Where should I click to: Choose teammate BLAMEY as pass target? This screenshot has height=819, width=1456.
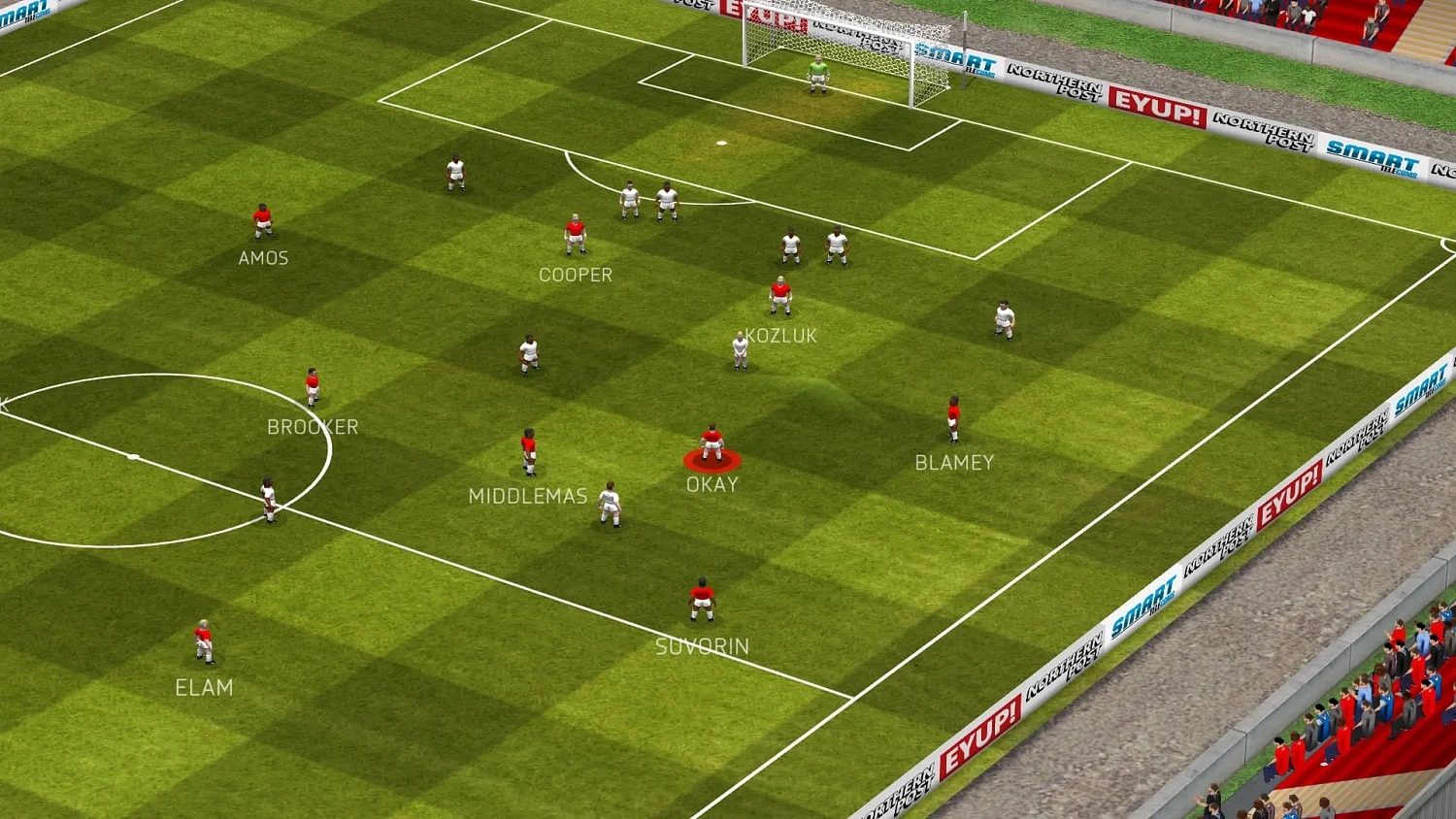953,418
